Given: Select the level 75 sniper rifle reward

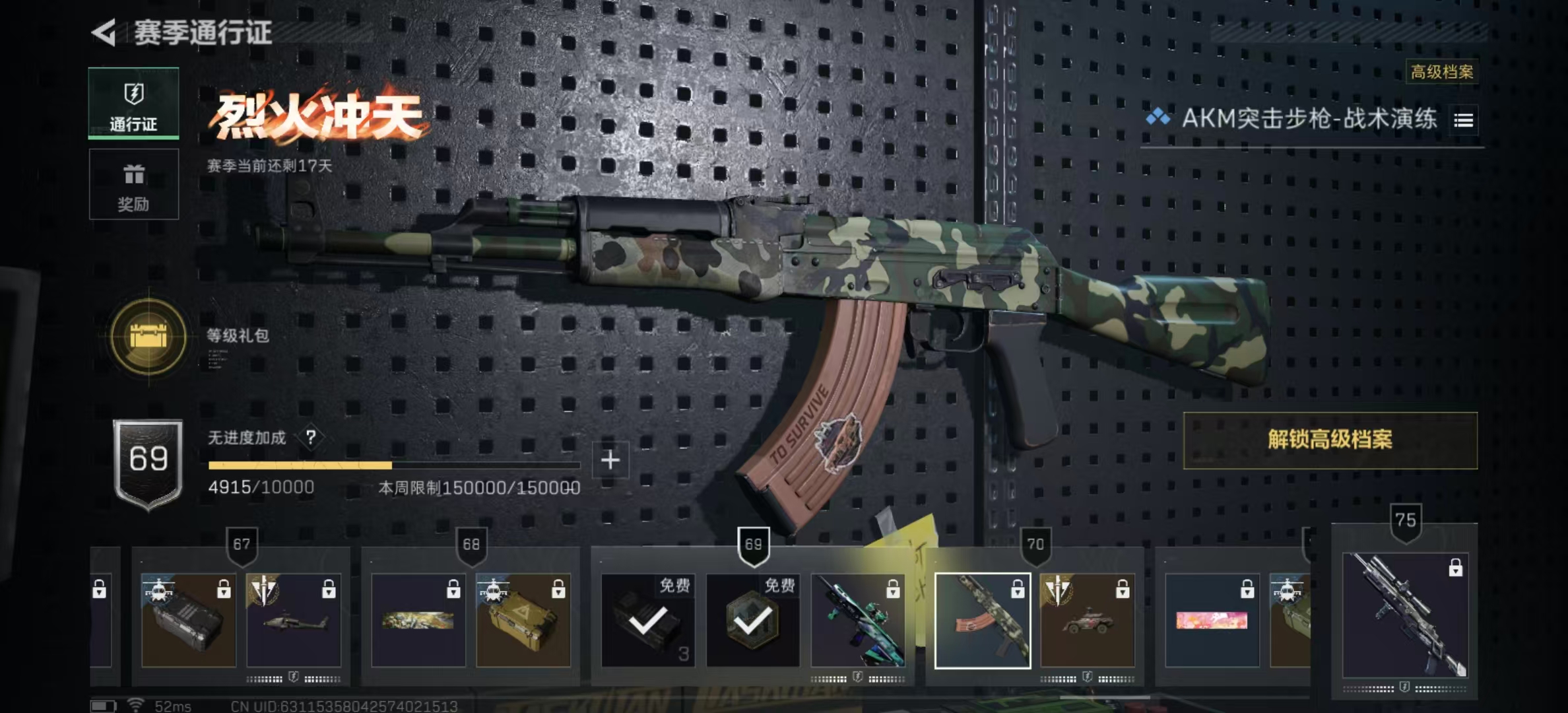Looking at the screenshot, I should 1405,615.
